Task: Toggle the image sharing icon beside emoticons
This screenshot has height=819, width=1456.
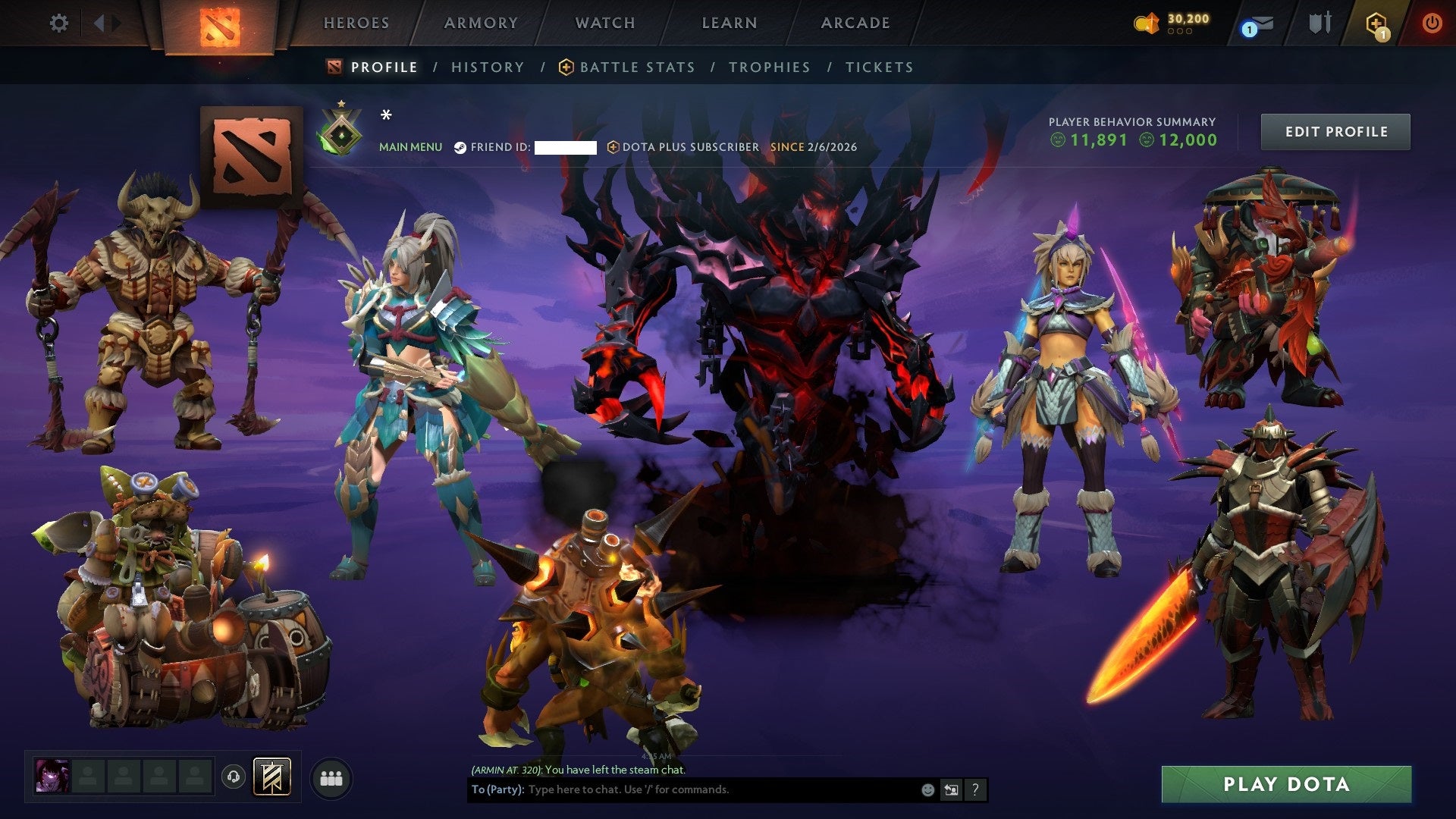Action: [x=951, y=789]
